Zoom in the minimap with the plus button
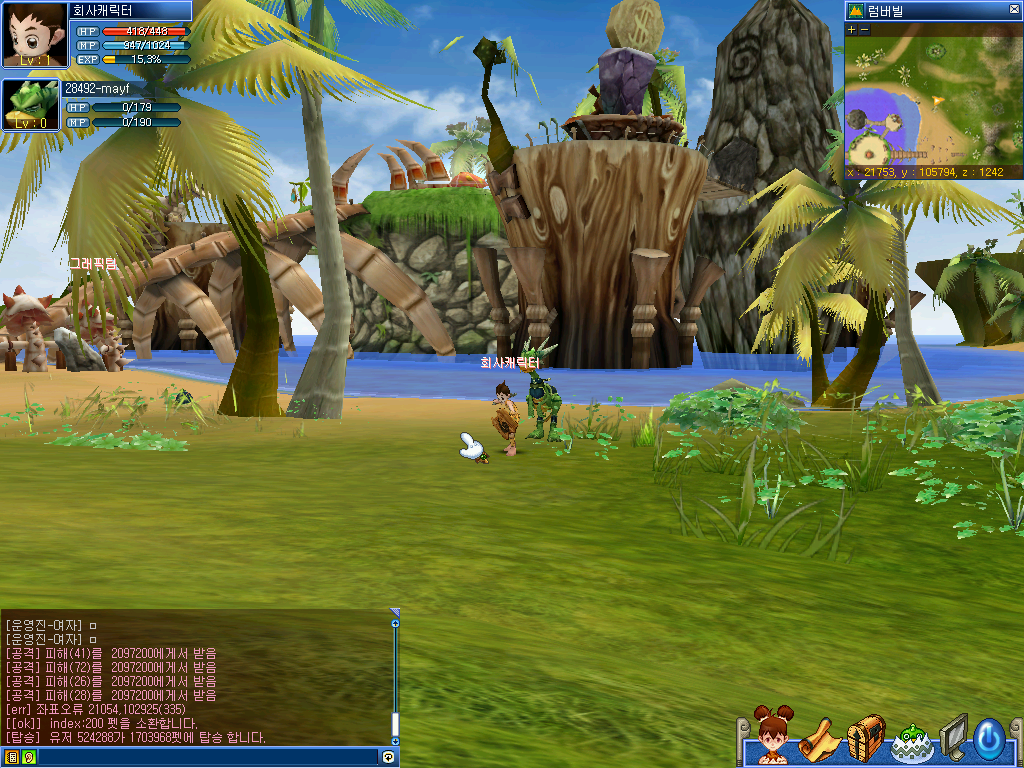 point(852,30)
